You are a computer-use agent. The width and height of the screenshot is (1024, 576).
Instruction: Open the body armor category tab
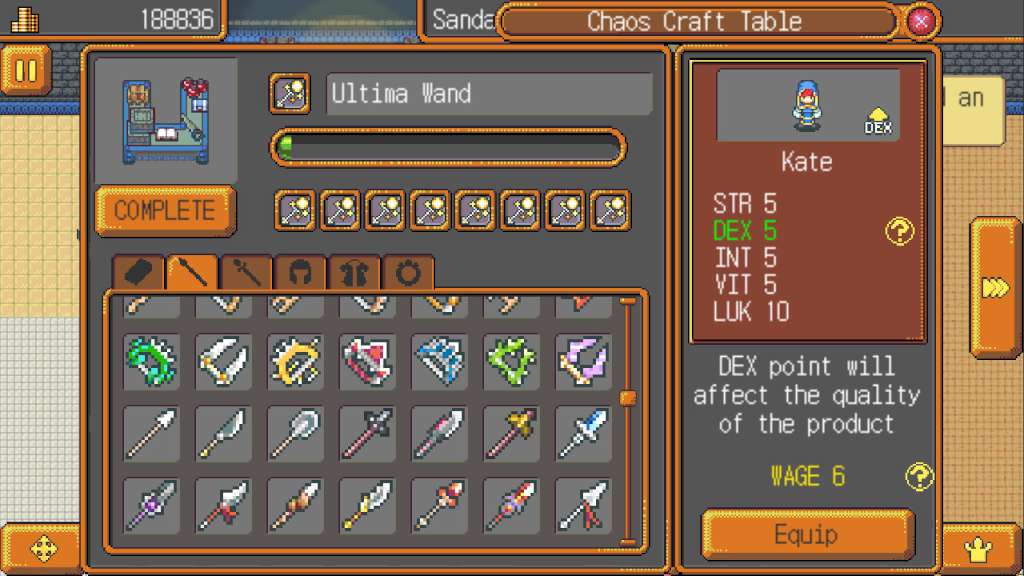click(x=354, y=272)
